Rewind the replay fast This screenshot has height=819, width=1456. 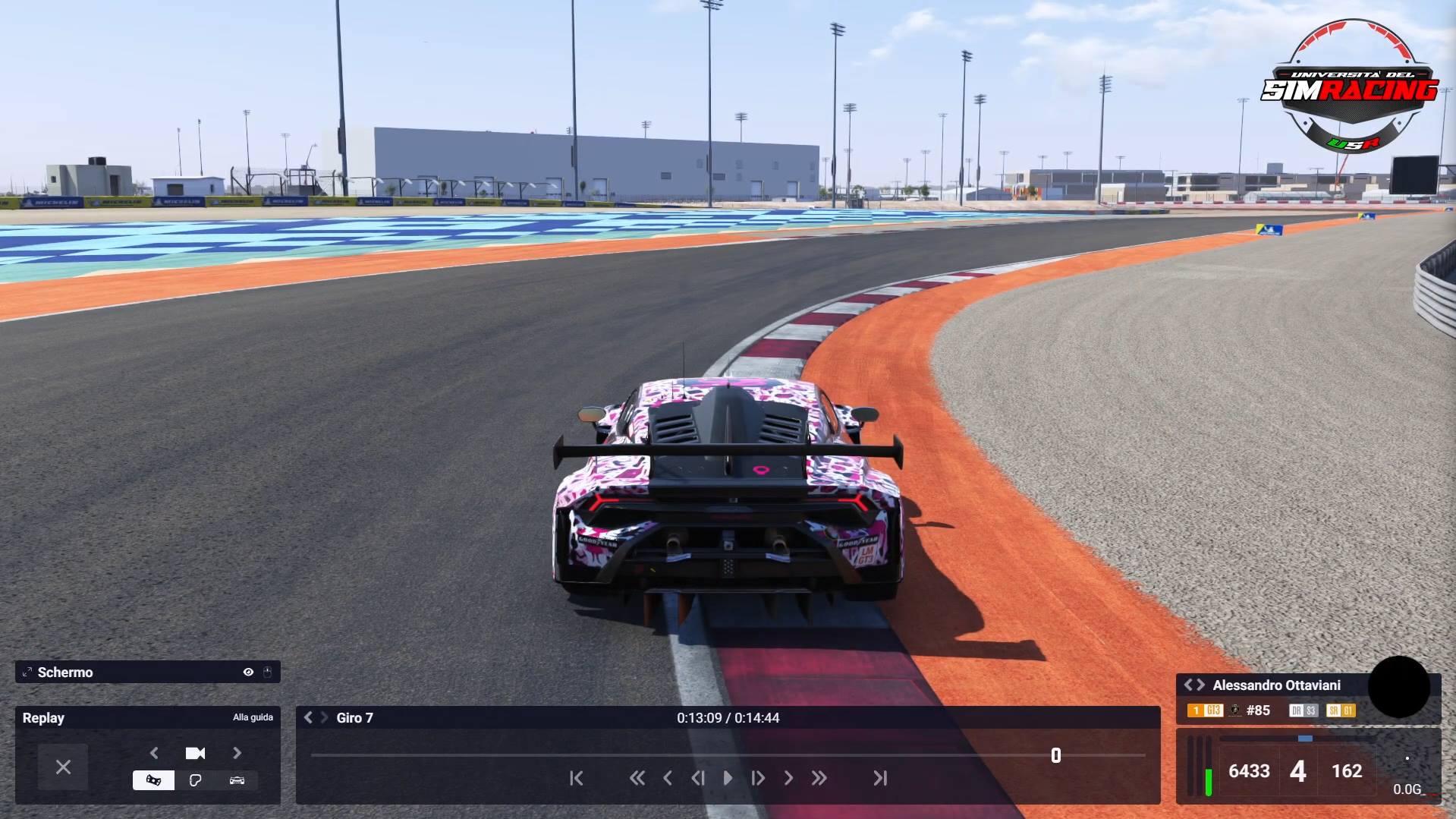pos(637,778)
